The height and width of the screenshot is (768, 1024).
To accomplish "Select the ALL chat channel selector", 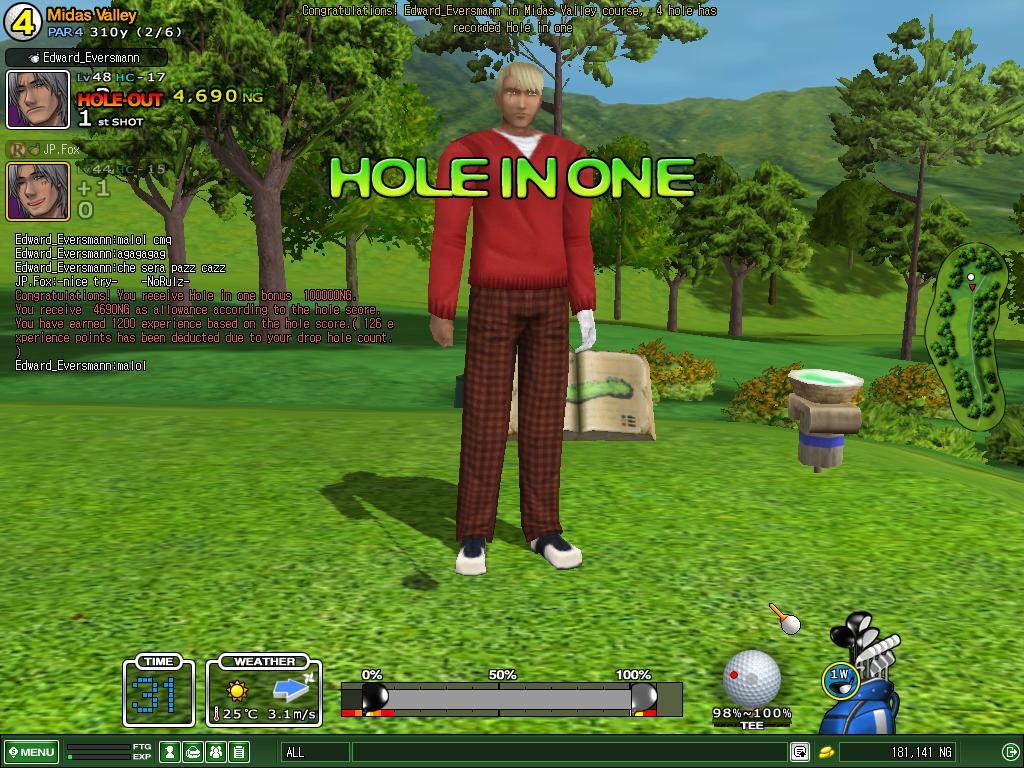I will (x=315, y=752).
